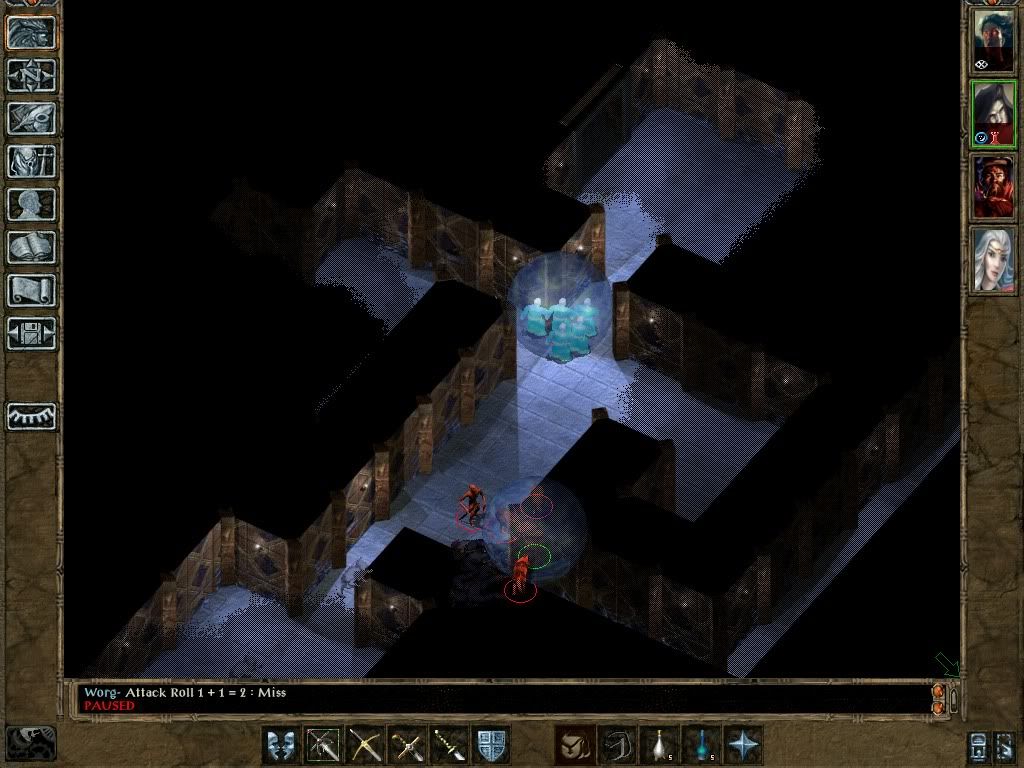Select the white-haired woman portrait
Viewport: 1024px width, 768px height.
tap(993, 258)
